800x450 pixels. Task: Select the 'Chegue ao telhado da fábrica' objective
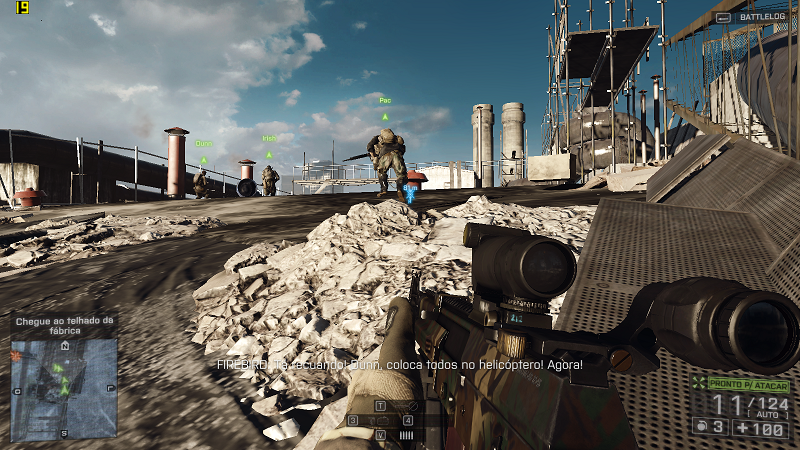[64, 325]
